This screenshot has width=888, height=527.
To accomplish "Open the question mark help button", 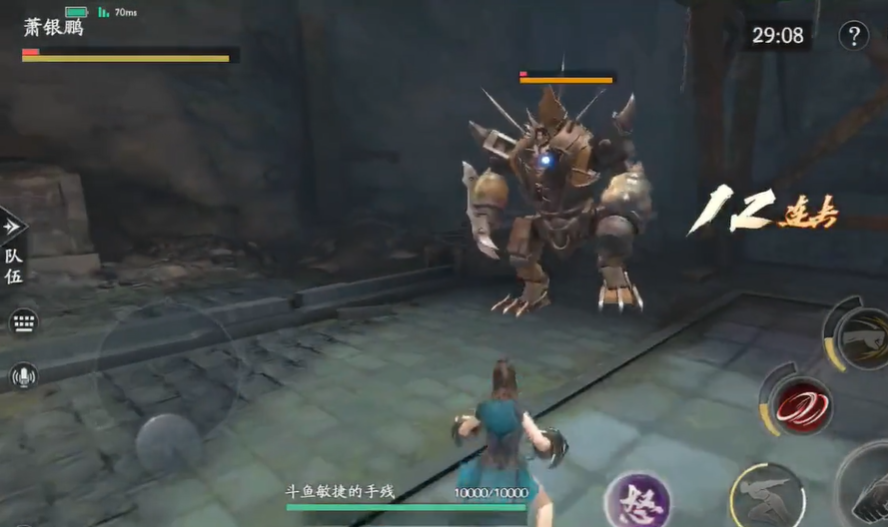I will (x=853, y=36).
